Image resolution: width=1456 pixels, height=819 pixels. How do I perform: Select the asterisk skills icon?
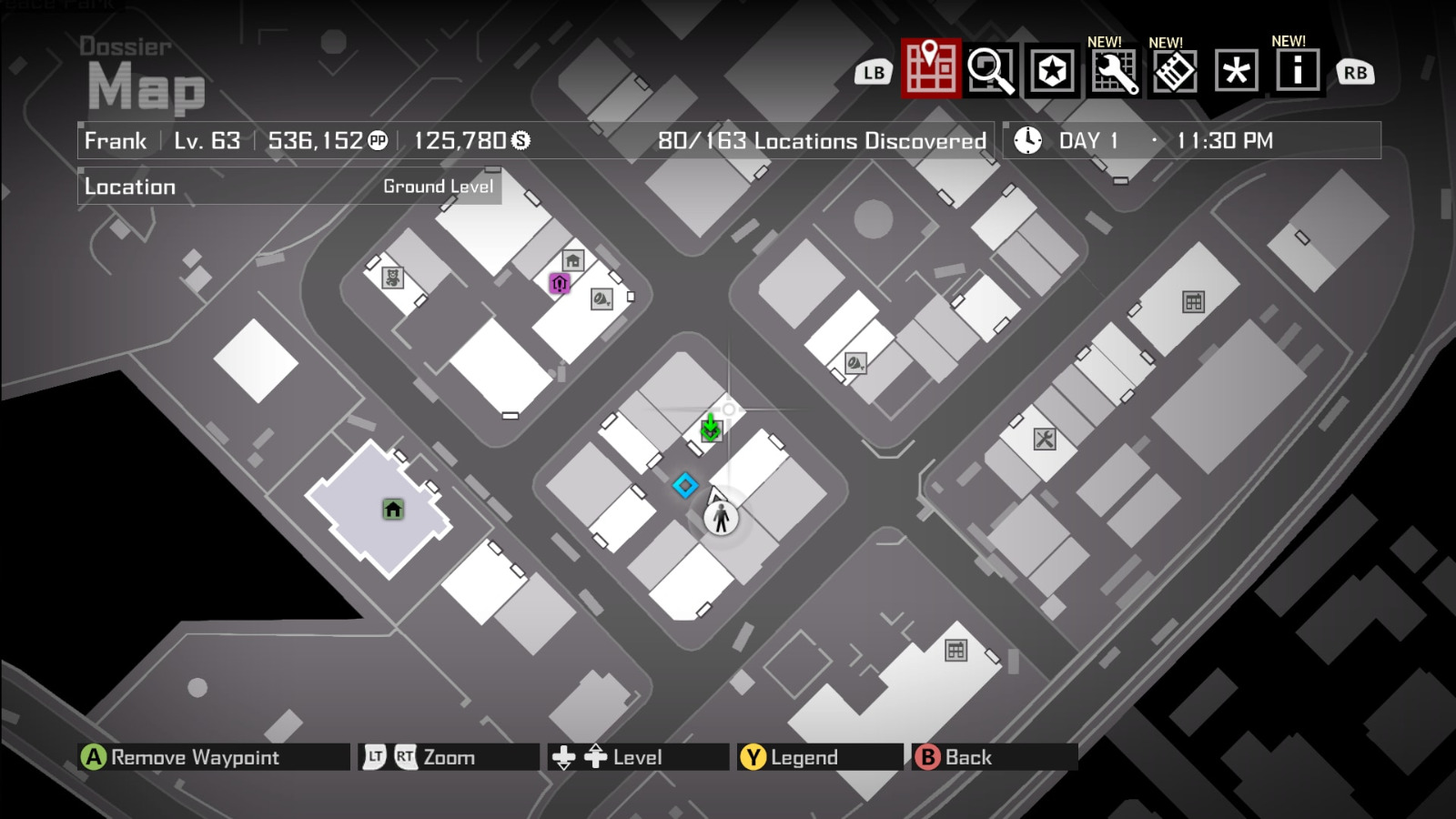coord(1235,70)
